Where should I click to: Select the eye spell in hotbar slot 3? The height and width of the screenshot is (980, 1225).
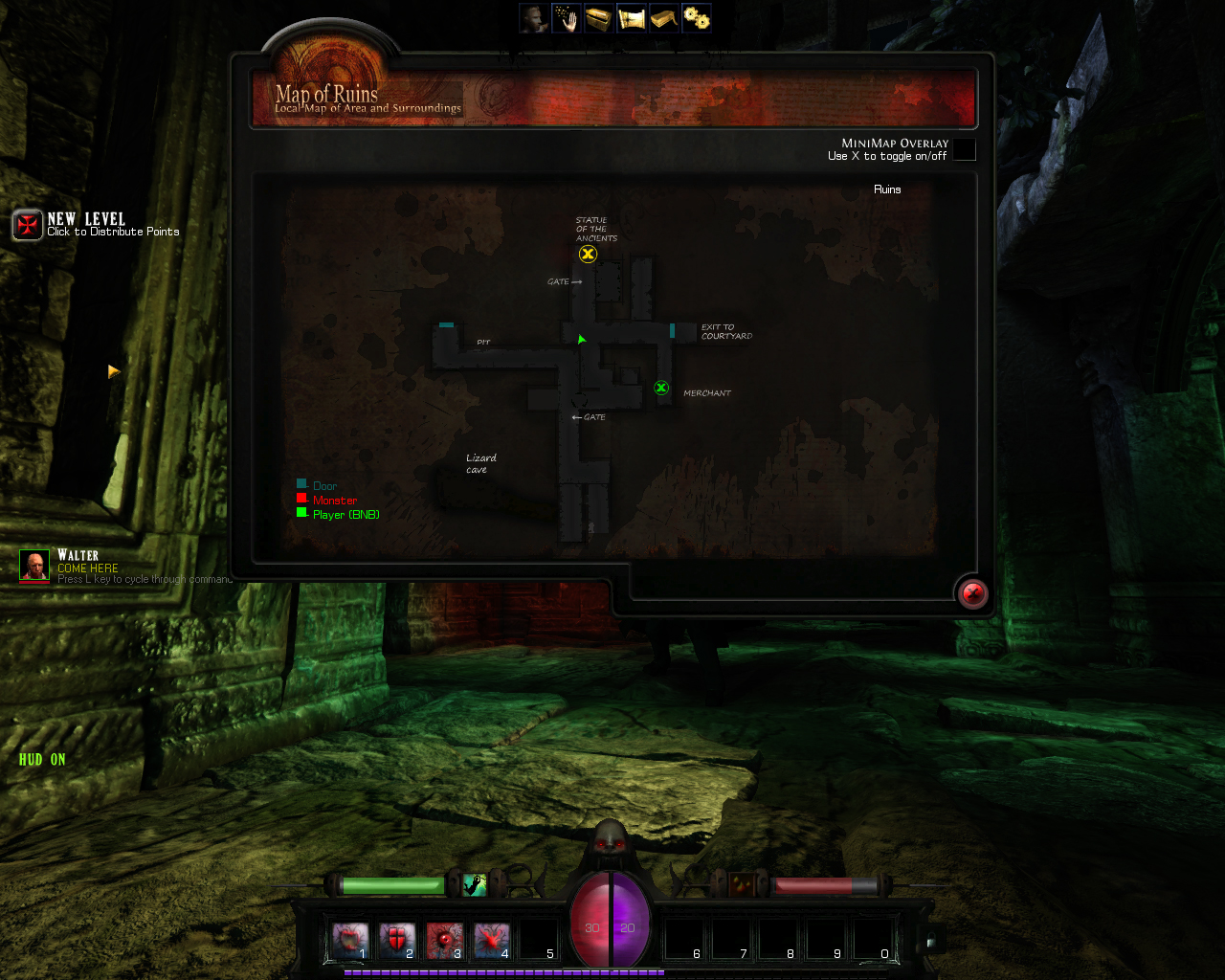click(444, 939)
